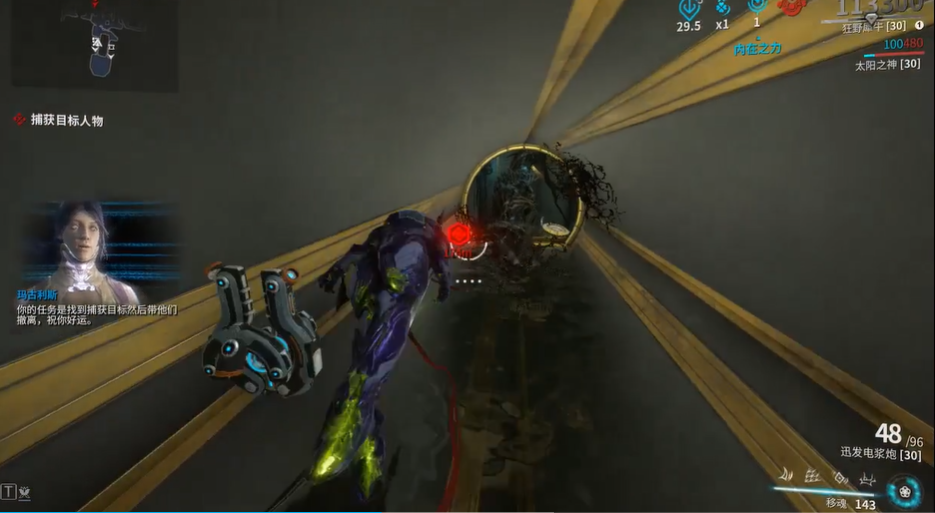935x513 pixels.
Task: Select the 29.5 buff icon
Action: pyautogui.click(x=689, y=8)
